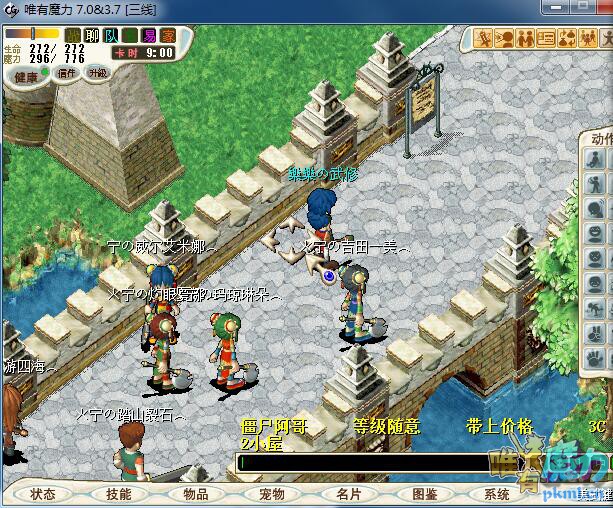
Task: Click the 升級 level-up button
Action: pos(97,73)
